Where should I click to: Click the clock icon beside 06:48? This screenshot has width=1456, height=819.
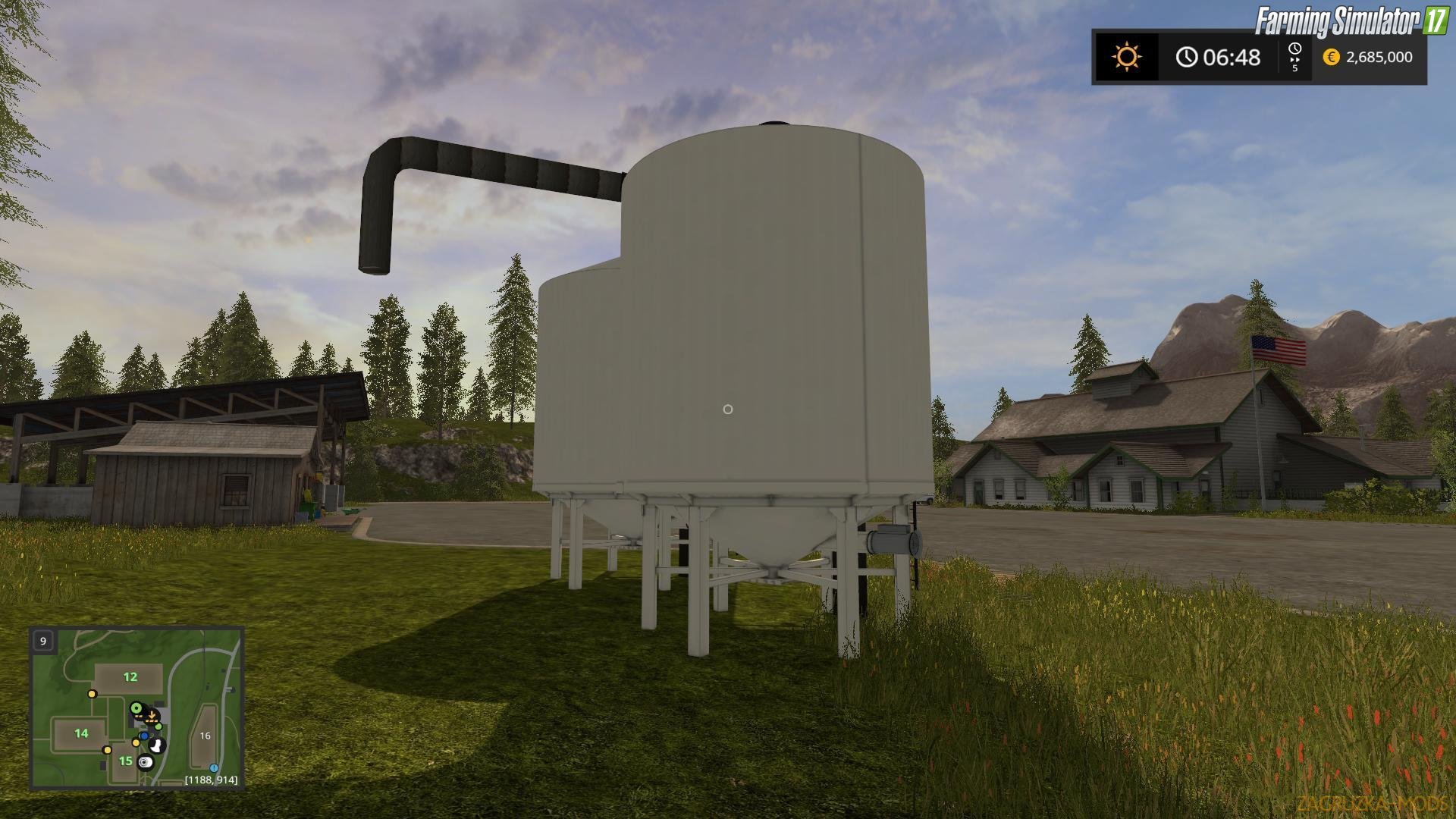[x=1188, y=57]
